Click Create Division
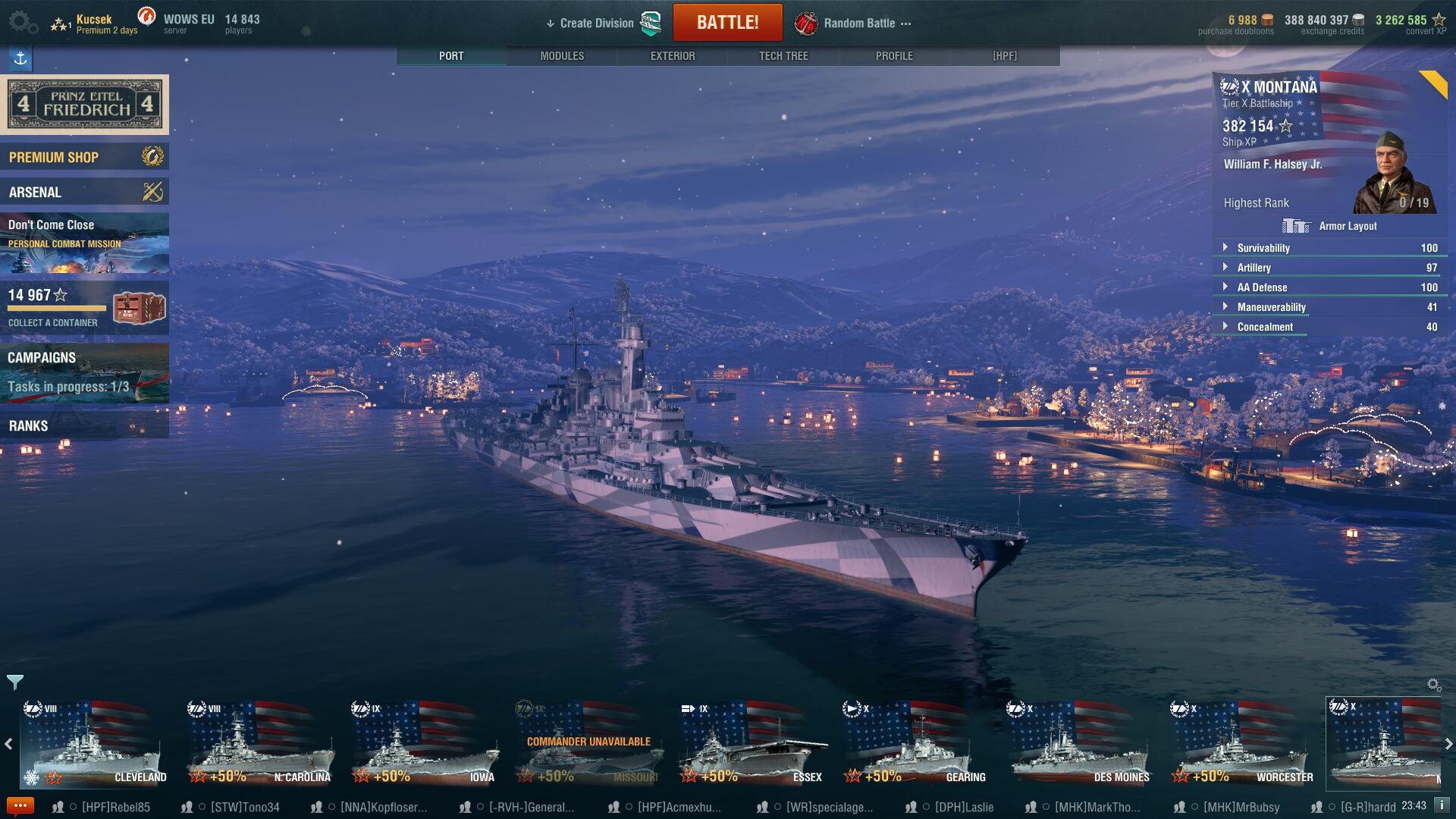Screen dimensions: 1456x819 pos(596,24)
